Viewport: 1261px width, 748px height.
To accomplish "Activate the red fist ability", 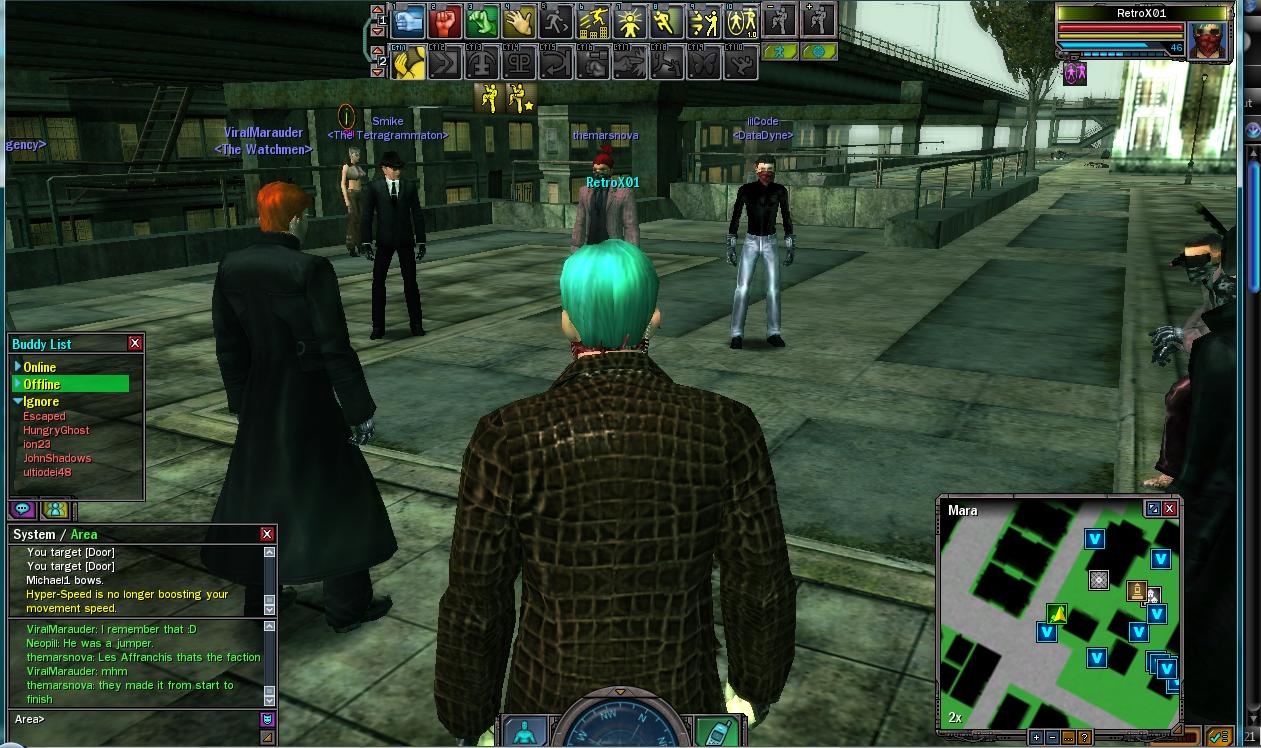I will tap(446, 21).
